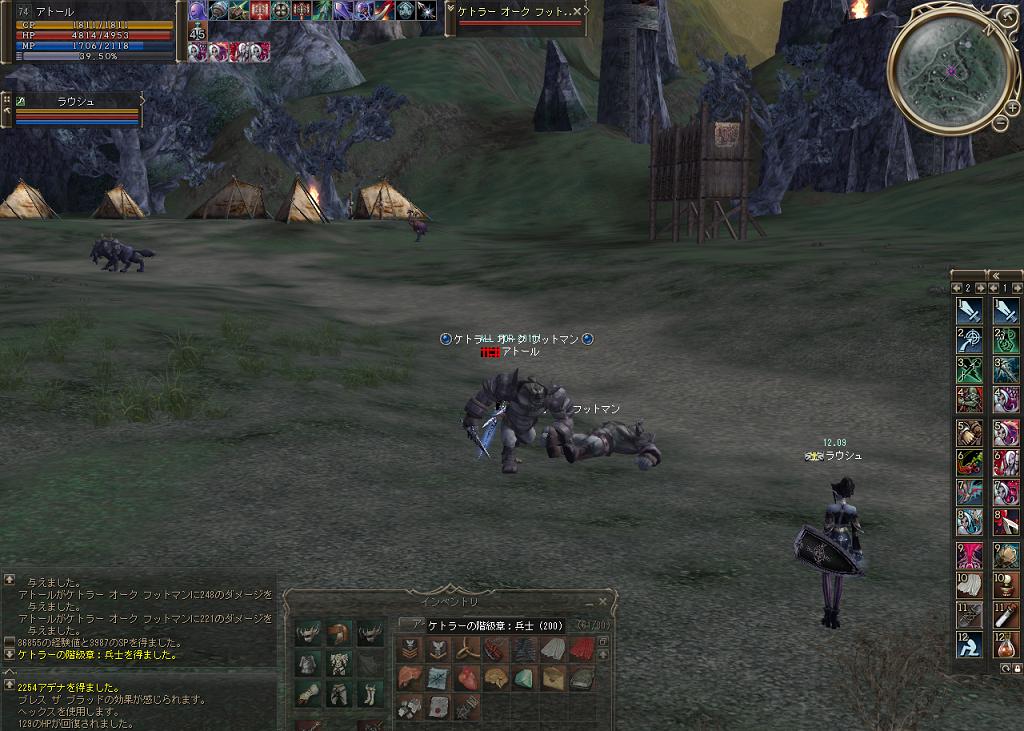
Task: Click the equipped helmet slot
Action: pyautogui.click(x=340, y=632)
